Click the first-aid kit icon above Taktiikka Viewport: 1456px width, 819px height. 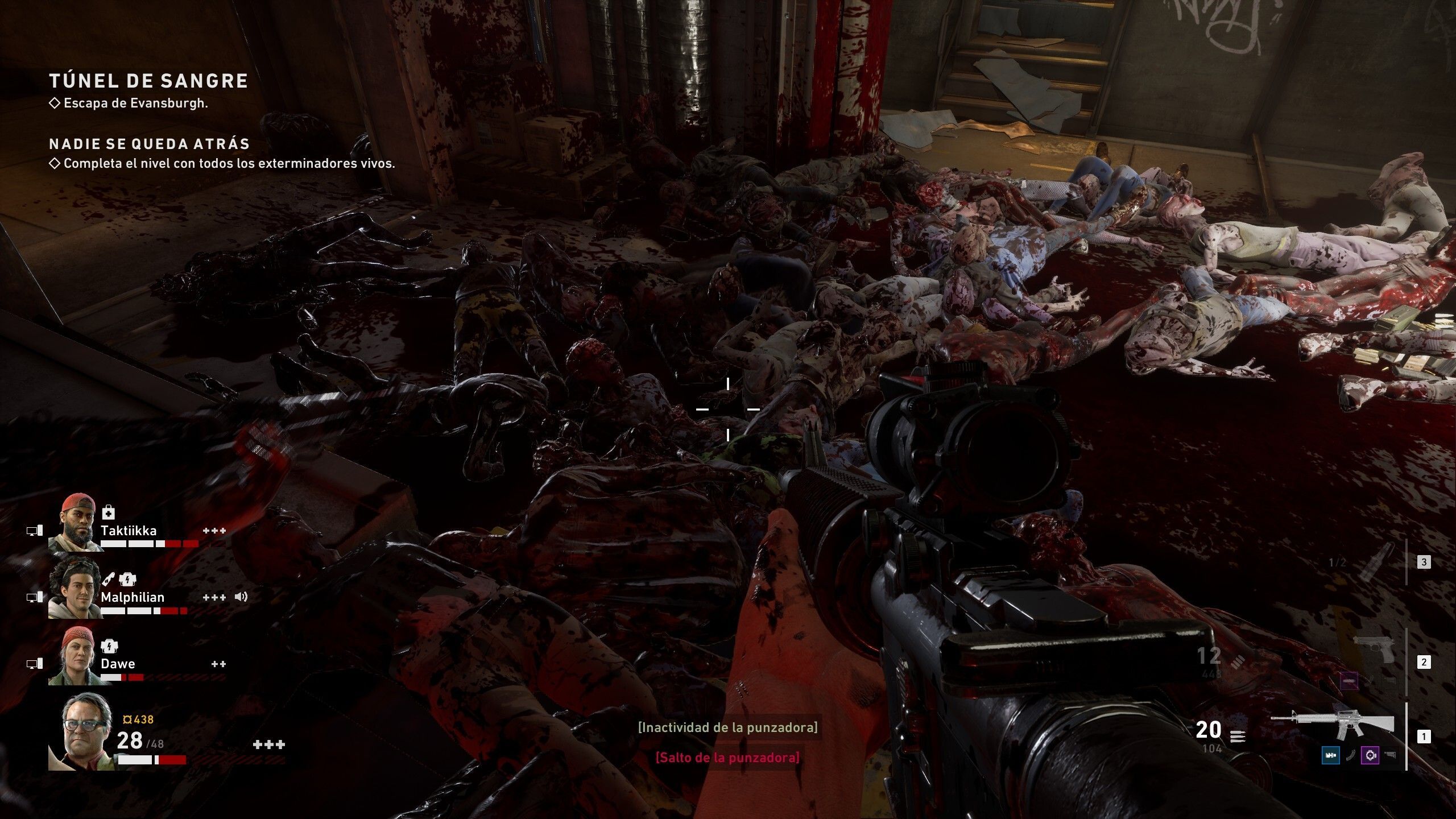(x=108, y=514)
